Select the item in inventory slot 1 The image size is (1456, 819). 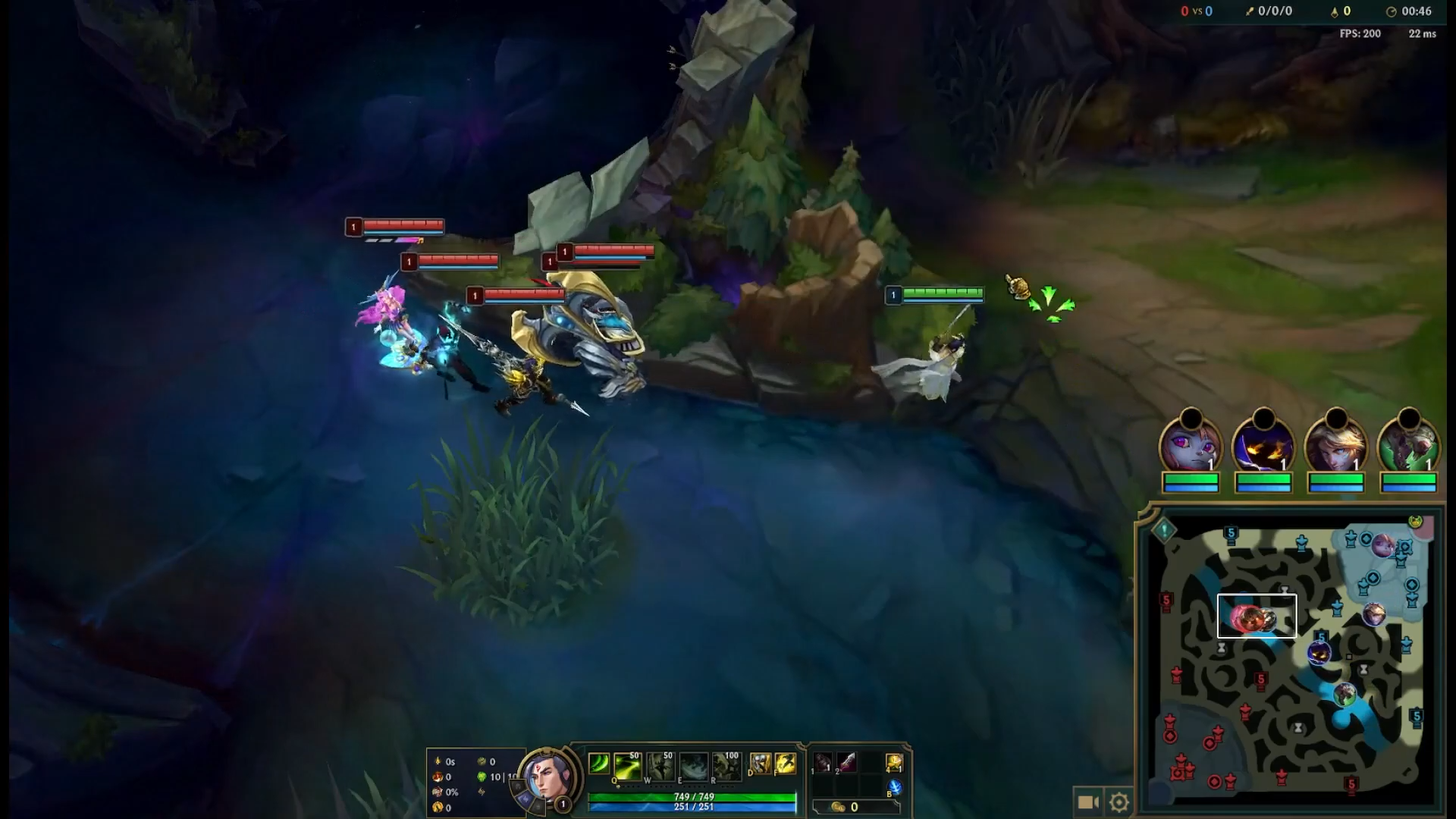pos(823,763)
